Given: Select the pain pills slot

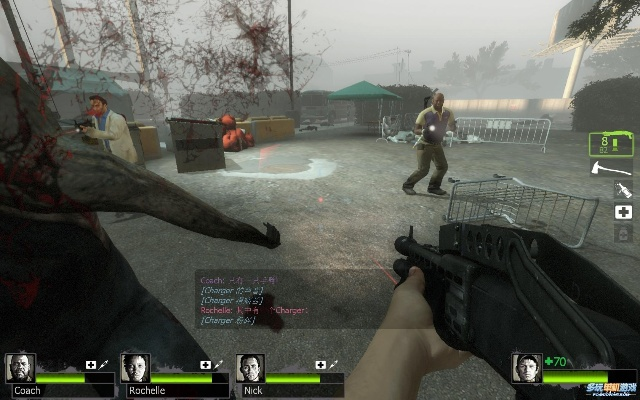Looking at the screenshot, I should (622, 233).
